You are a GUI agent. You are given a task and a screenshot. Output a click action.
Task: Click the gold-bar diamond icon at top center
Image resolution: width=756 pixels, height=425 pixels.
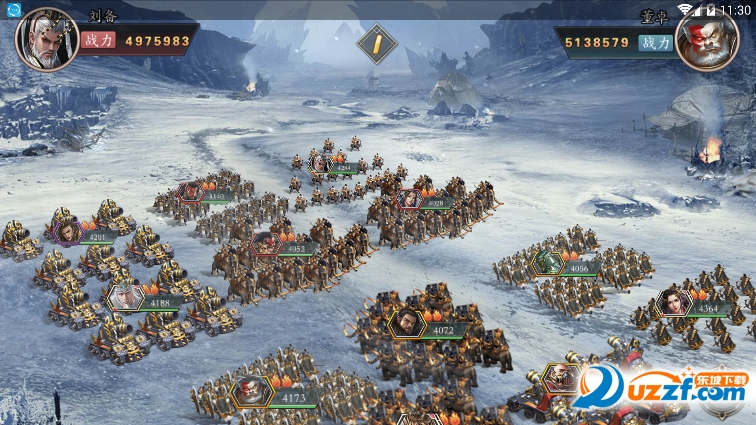[378, 43]
